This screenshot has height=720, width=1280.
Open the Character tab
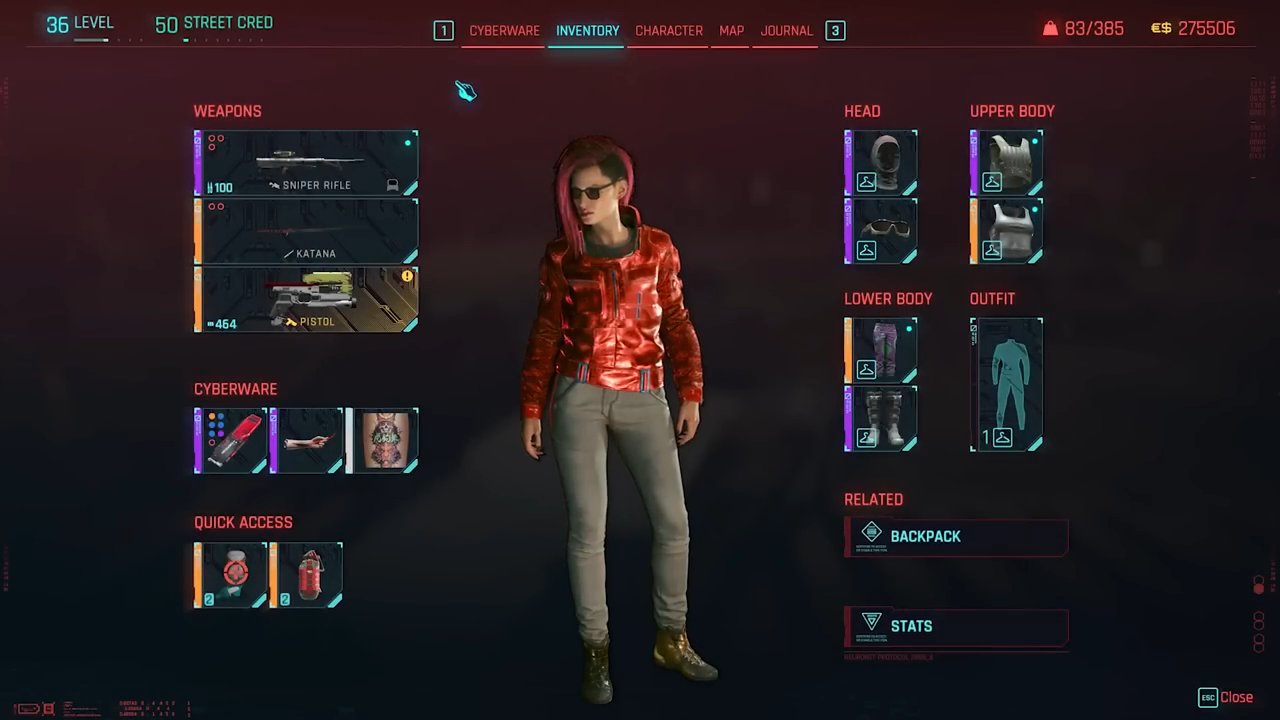tap(669, 31)
